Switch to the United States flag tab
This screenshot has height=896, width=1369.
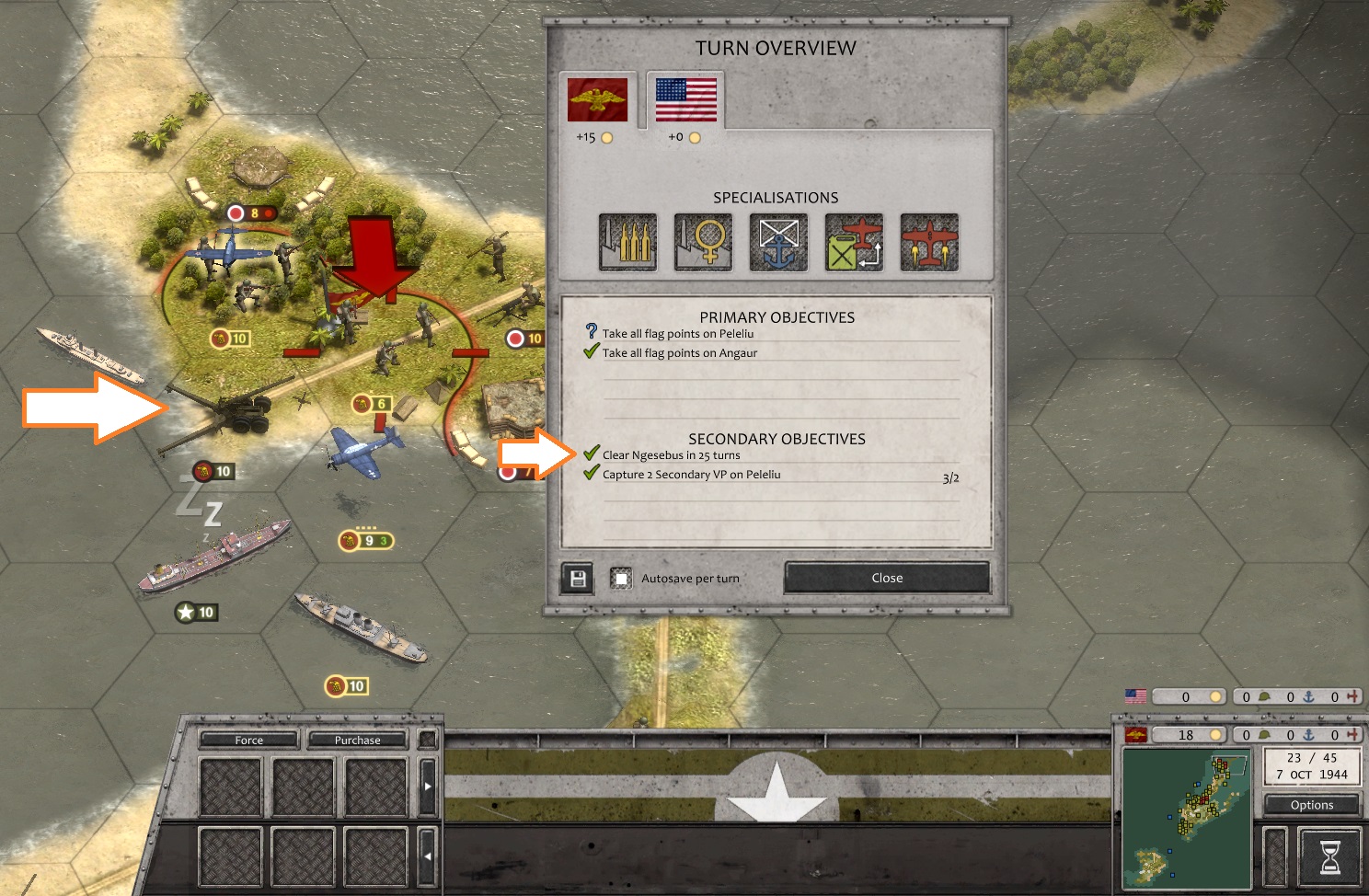click(685, 100)
